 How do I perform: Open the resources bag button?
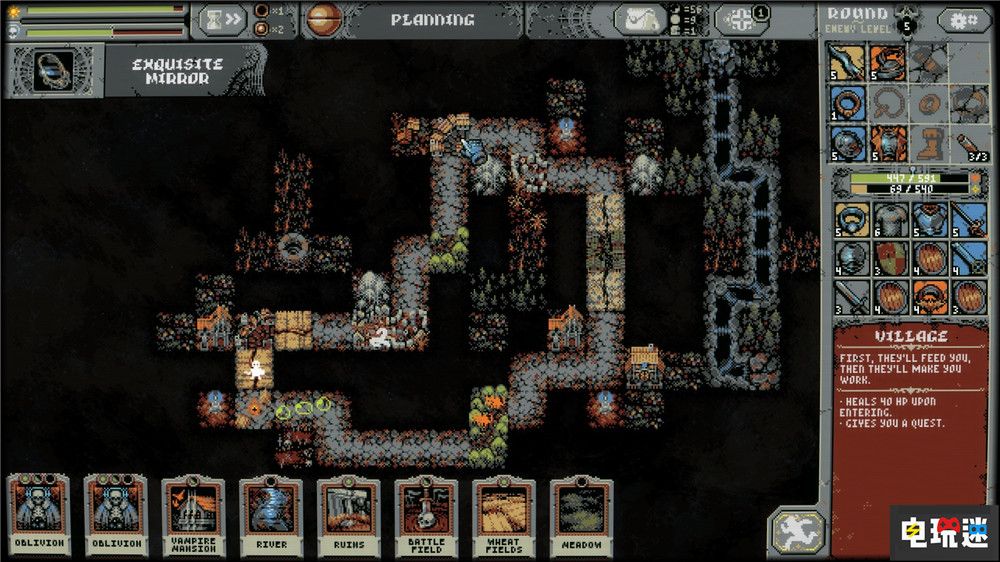(640, 19)
